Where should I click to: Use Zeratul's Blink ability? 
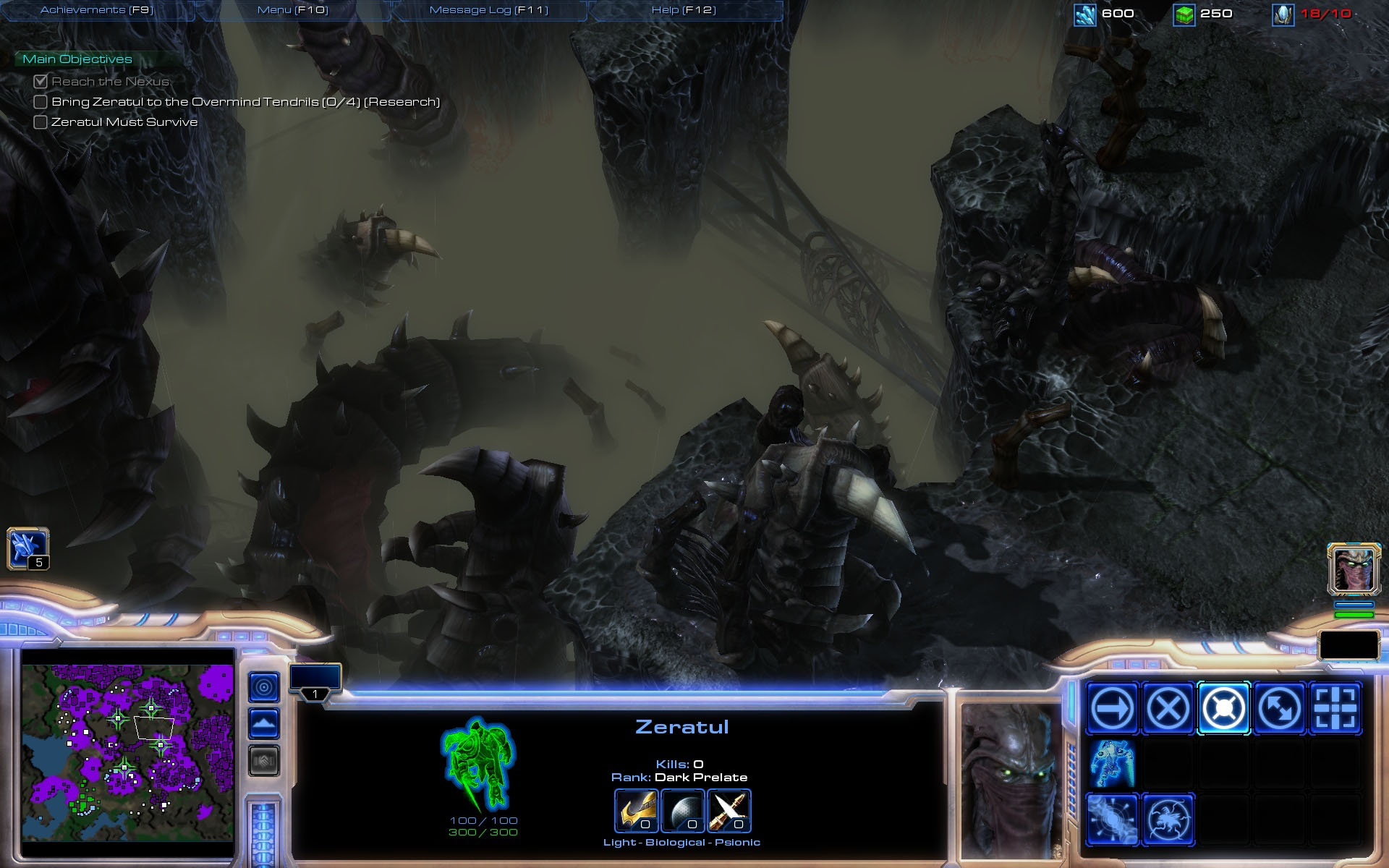pyautogui.click(x=1112, y=820)
